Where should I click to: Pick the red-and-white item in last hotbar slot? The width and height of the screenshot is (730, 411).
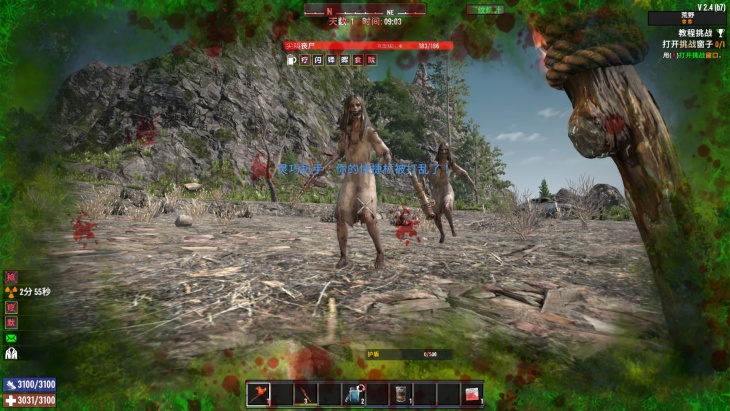tap(471, 394)
